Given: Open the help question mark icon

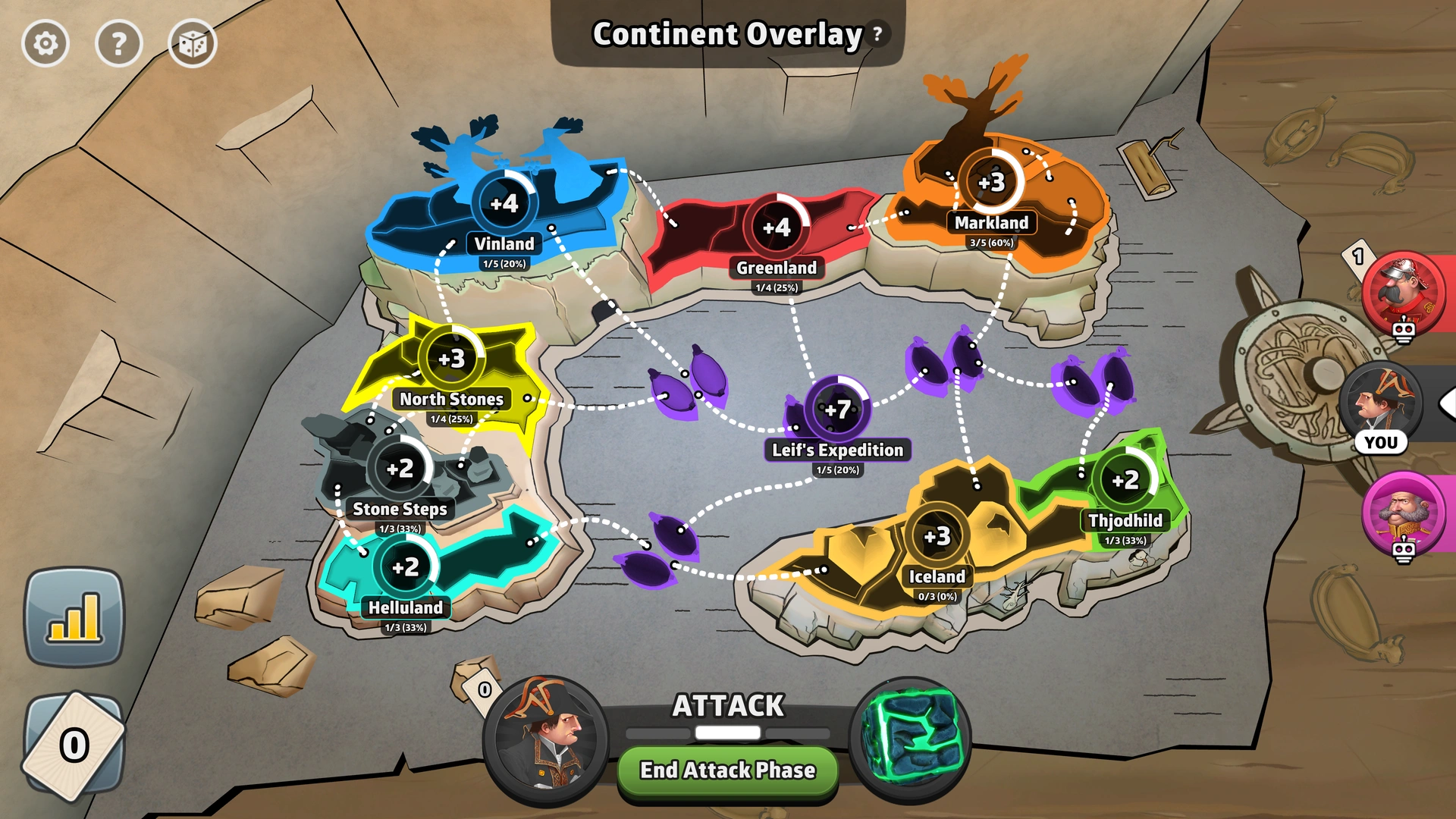Looking at the screenshot, I should coord(119,43).
